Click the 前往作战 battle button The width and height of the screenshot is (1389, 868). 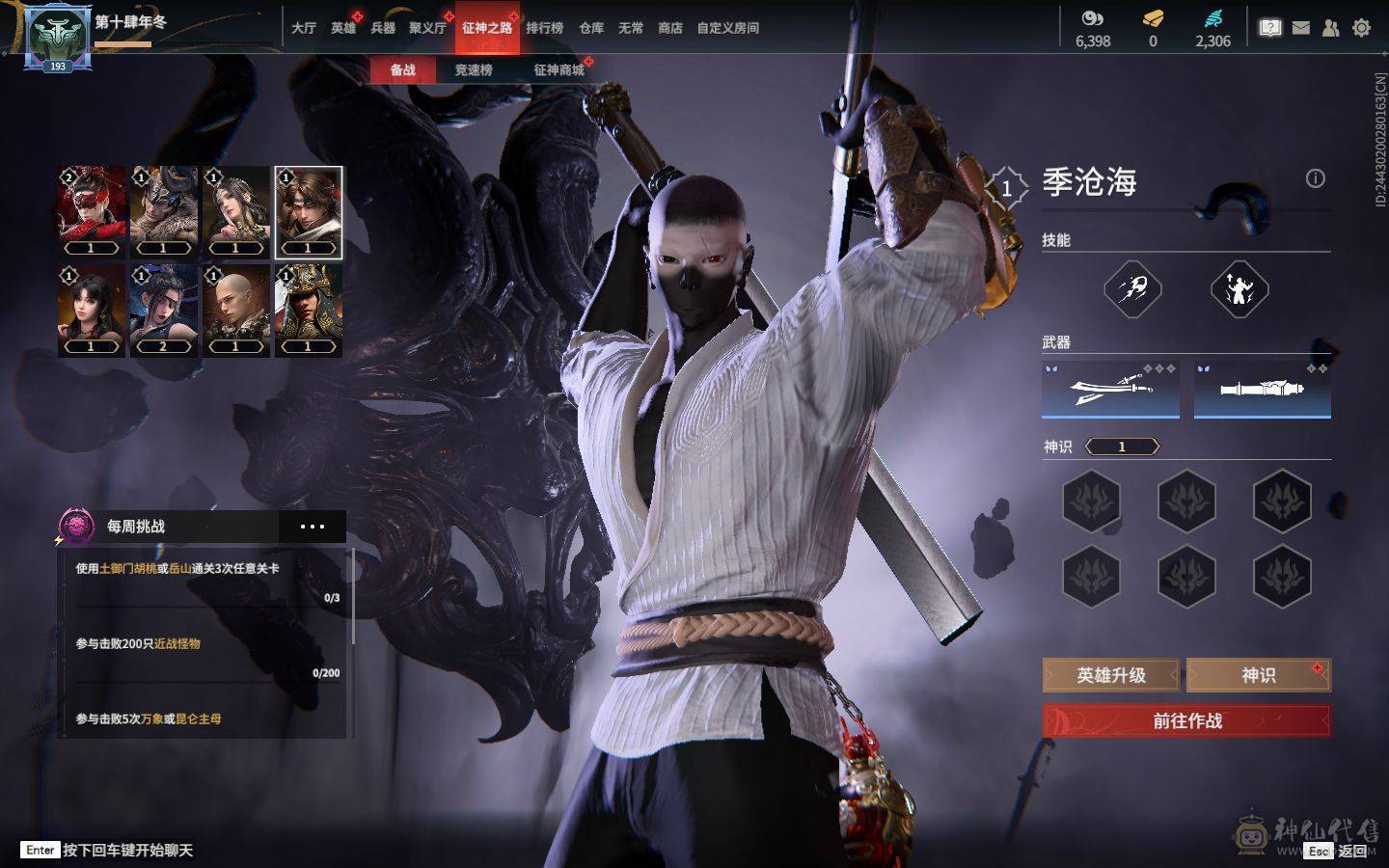(x=1185, y=720)
